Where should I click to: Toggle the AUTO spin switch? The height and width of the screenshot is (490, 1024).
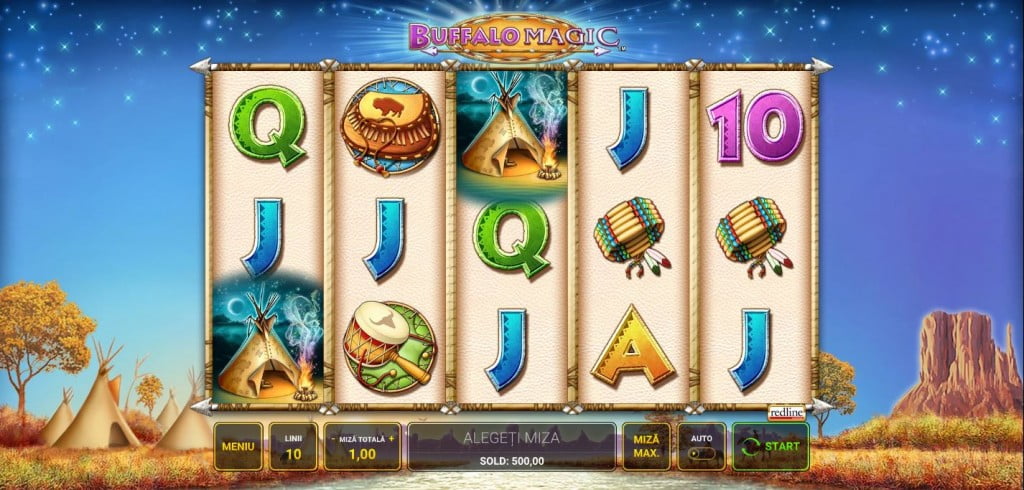click(701, 453)
